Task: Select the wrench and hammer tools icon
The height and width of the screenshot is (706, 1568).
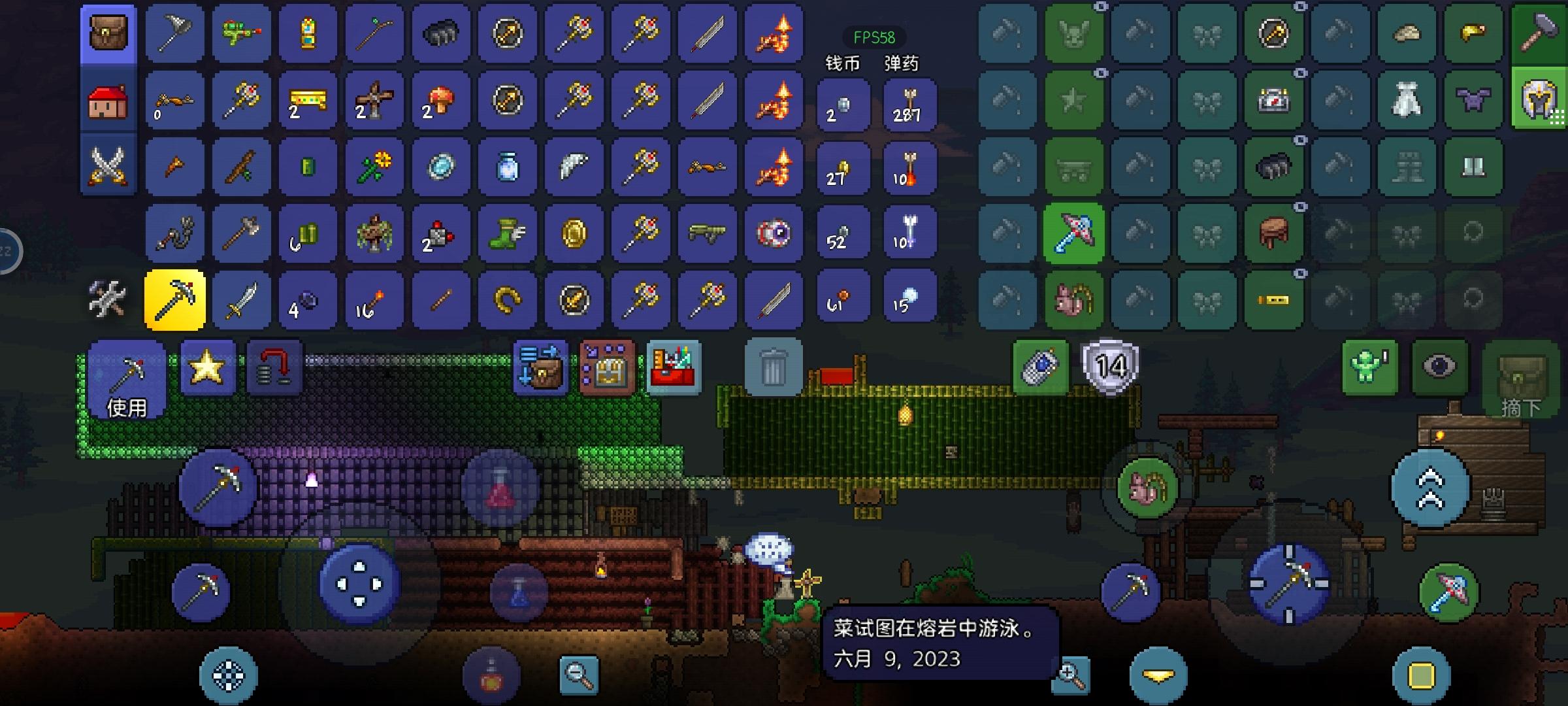Action: point(106,299)
